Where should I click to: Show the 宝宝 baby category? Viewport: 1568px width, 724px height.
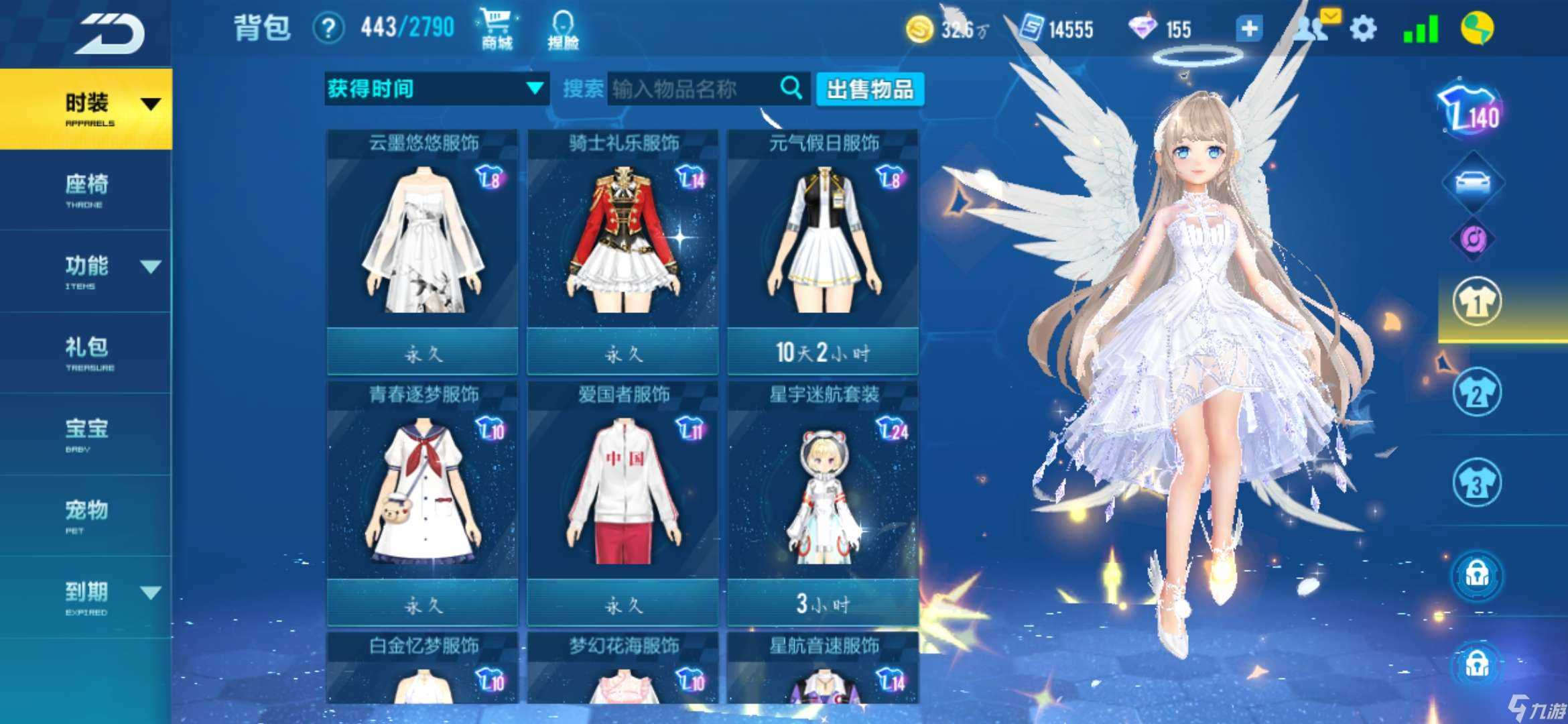pyautogui.click(x=87, y=434)
